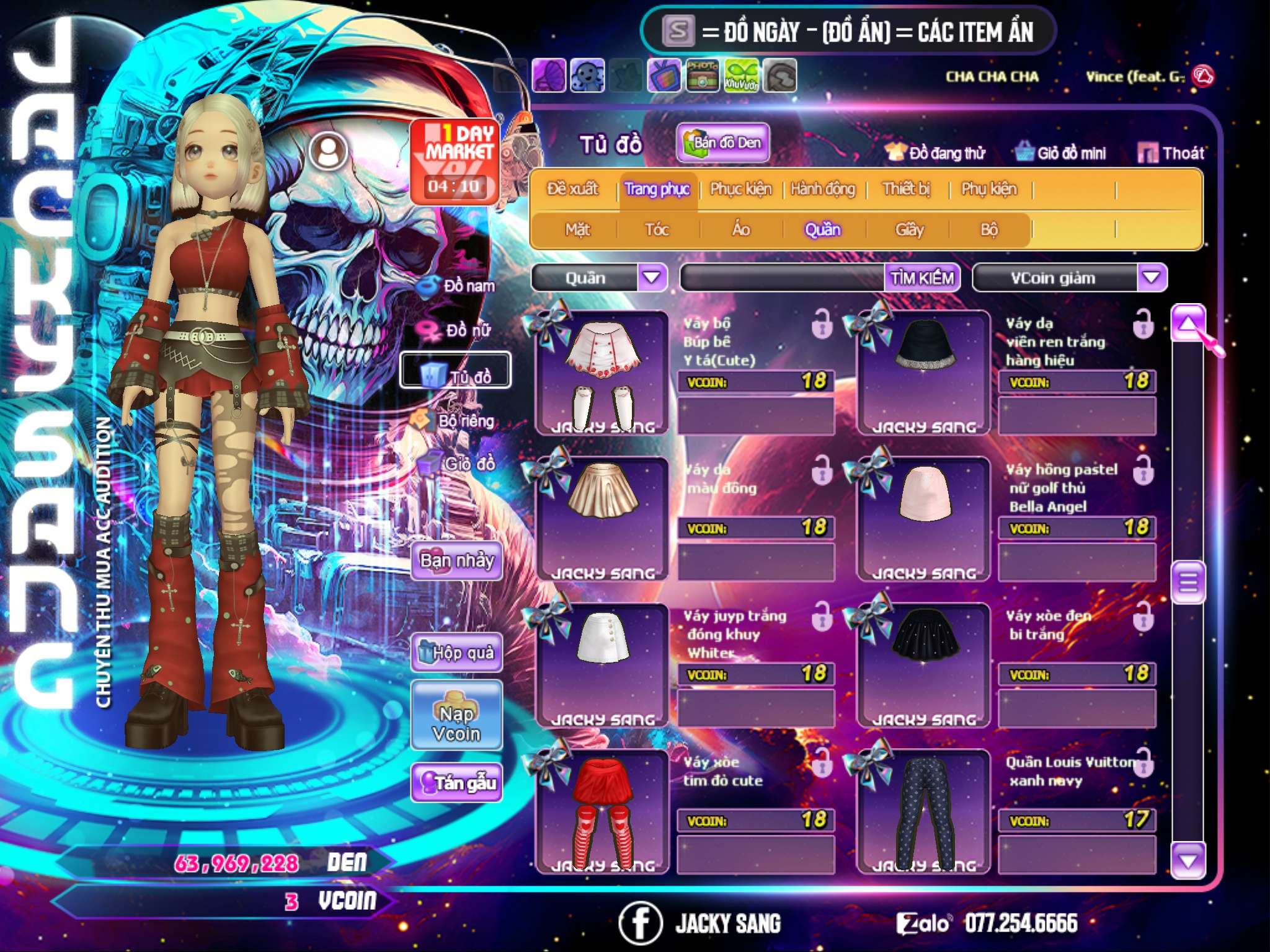Pick the Váy xòe đen bi trắng skirt
The width and height of the screenshot is (1270, 952).
point(923,664)
